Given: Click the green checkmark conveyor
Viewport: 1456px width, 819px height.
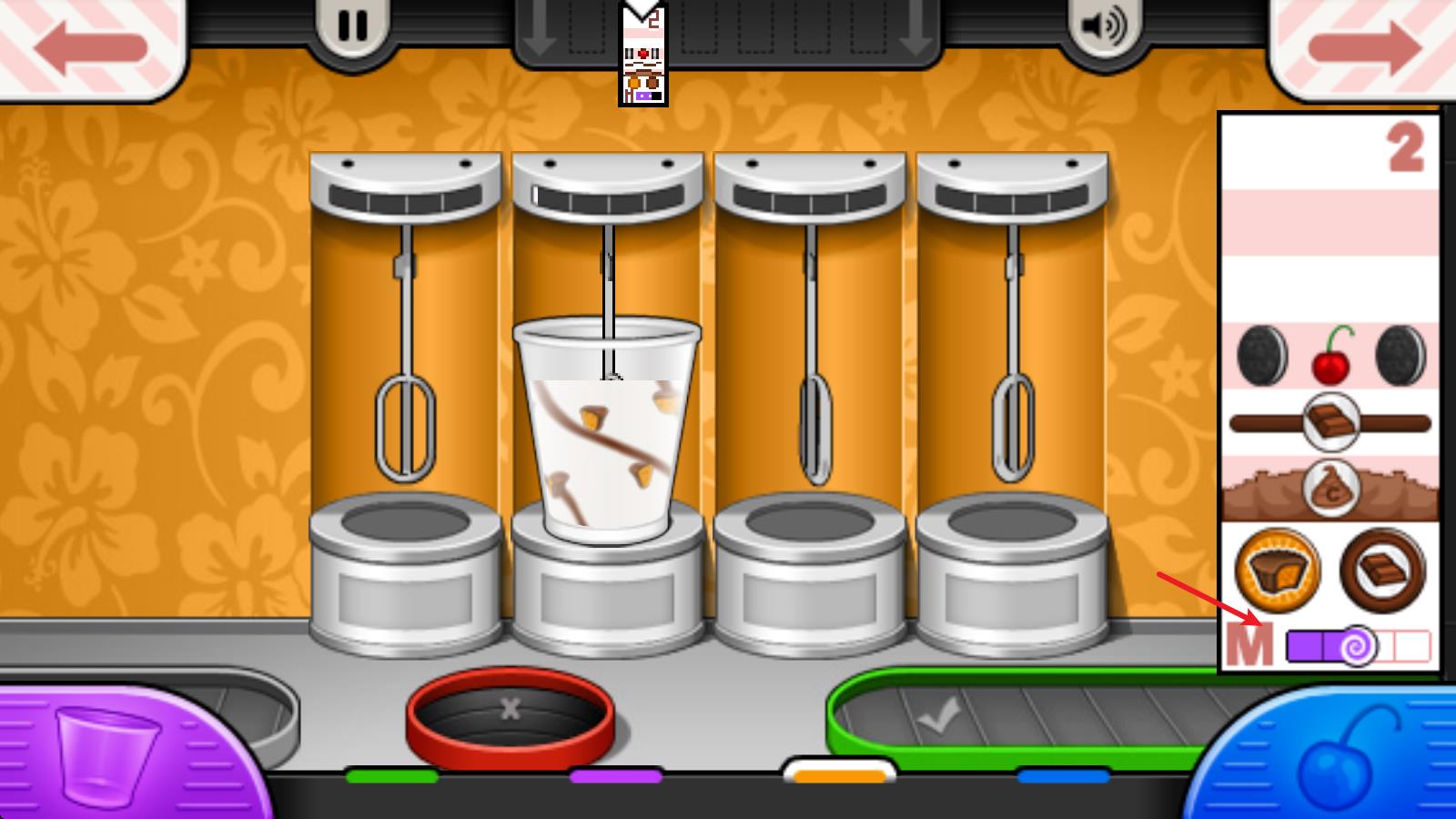Looking at the screenshot, I should click(x=1001, y=719).
